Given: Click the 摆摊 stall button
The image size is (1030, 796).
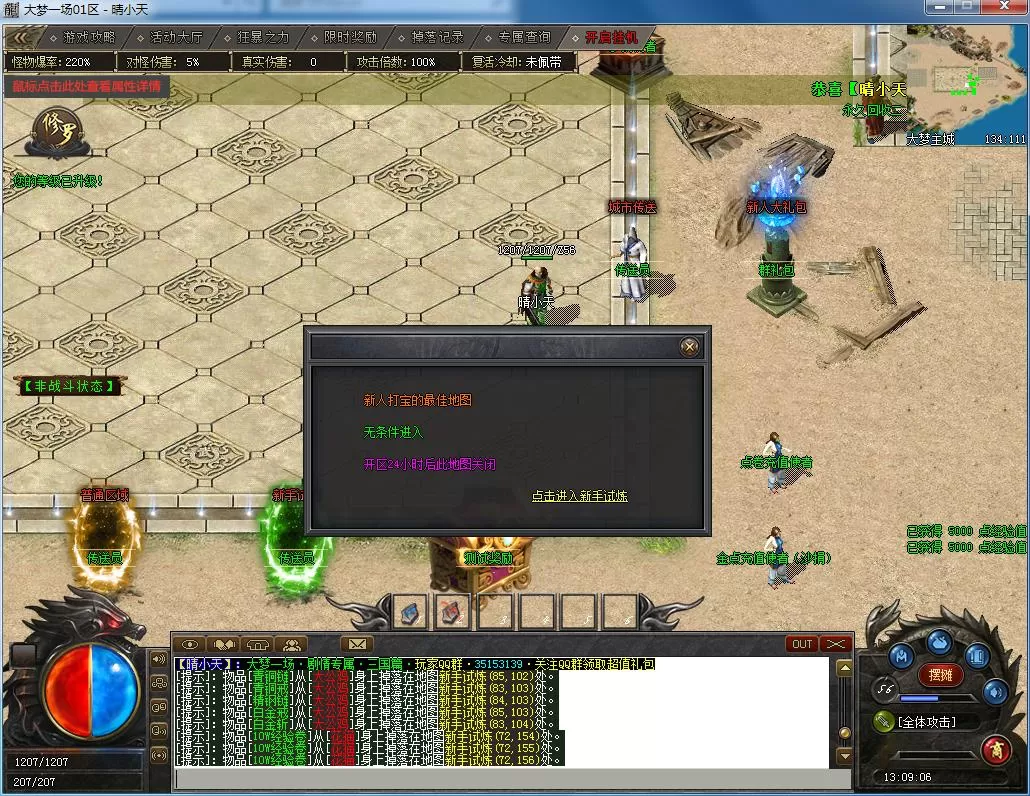Looking at the screenshot, I should (940, 675).
